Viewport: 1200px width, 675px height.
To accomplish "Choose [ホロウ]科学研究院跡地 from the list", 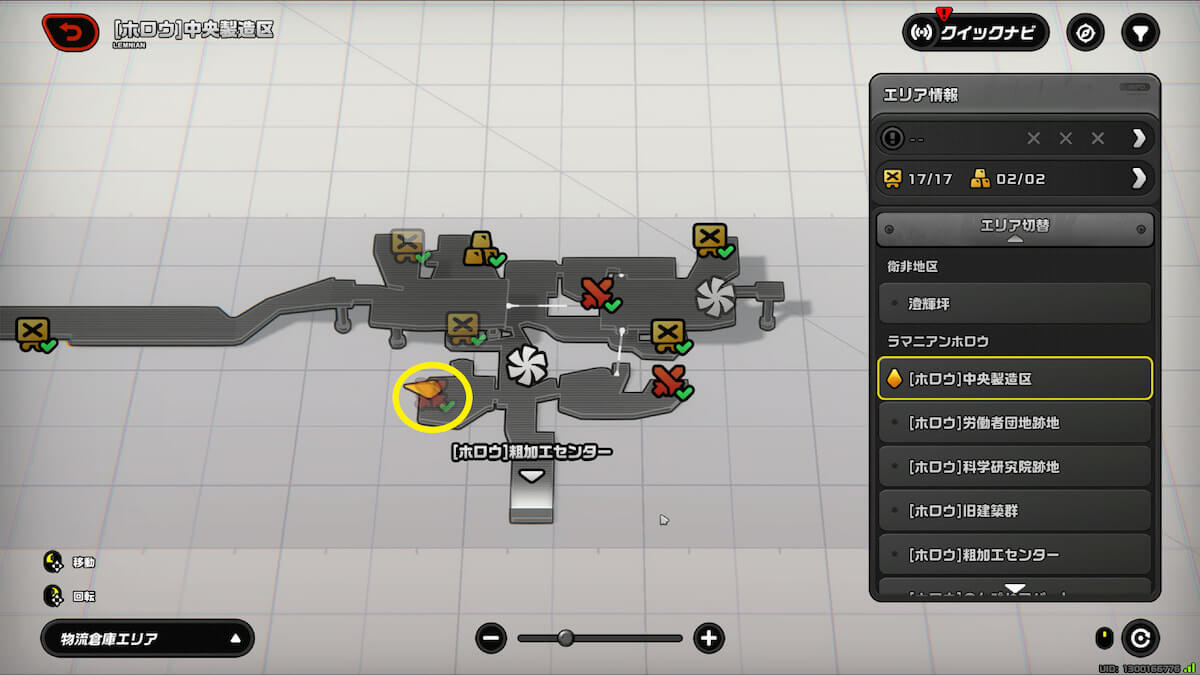I will tap(1015, 467).
